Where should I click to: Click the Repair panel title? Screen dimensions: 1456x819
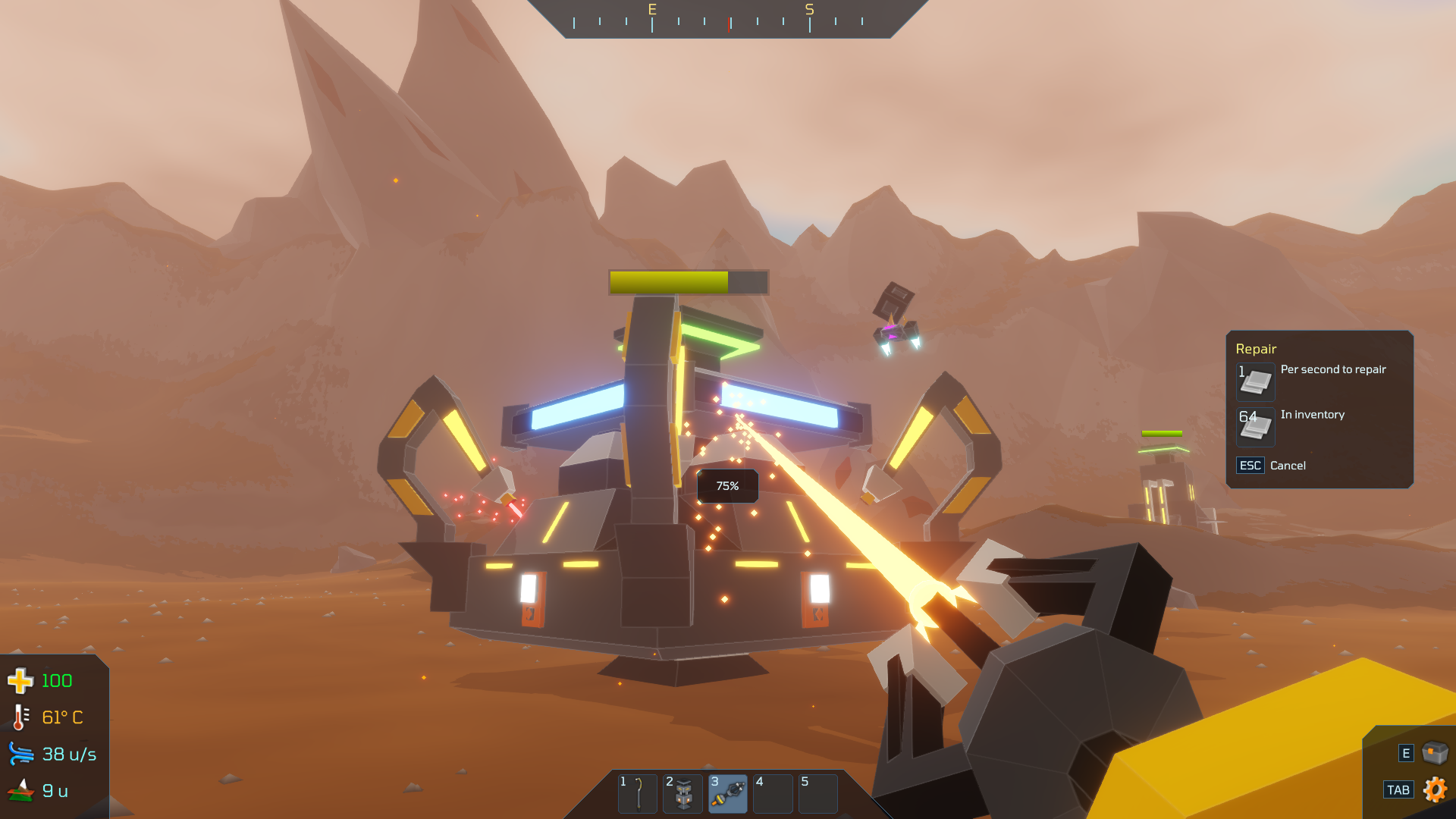pos(1255,349)
